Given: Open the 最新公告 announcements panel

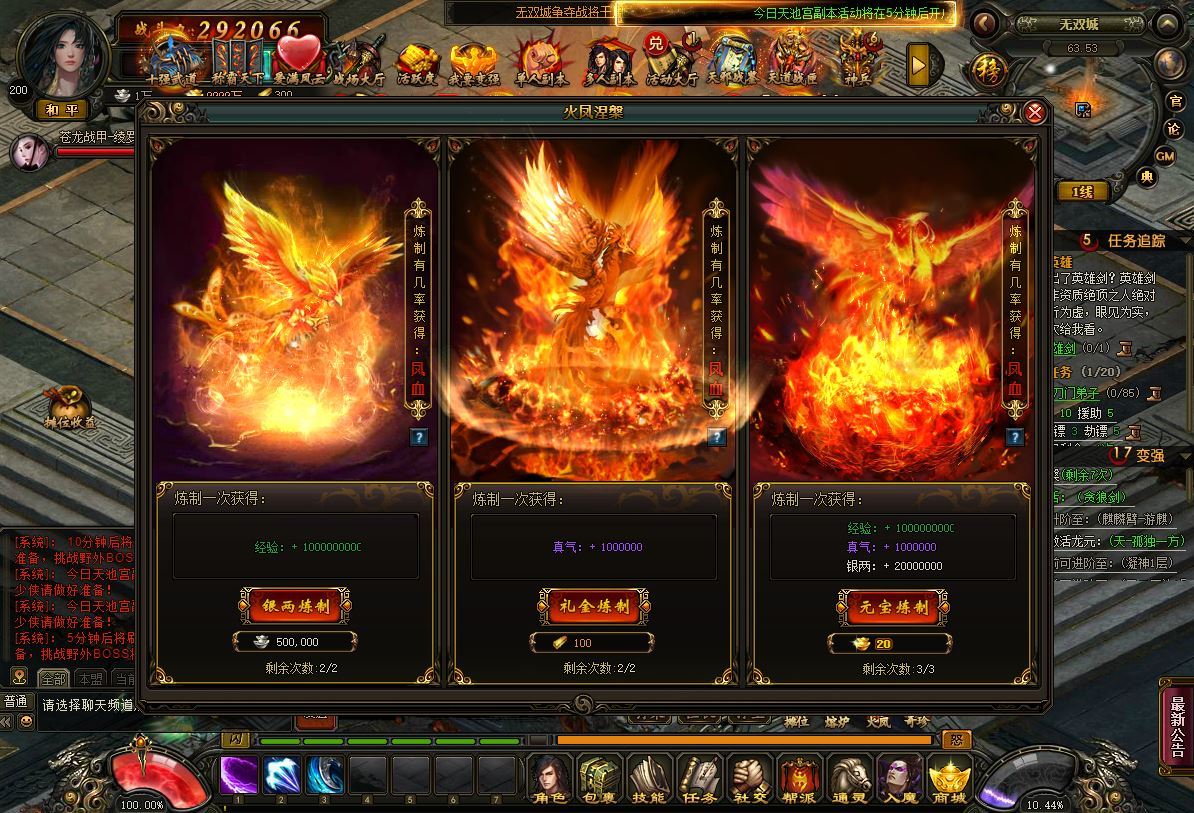Looking at the screenshot, I should tap(1177, 717).
